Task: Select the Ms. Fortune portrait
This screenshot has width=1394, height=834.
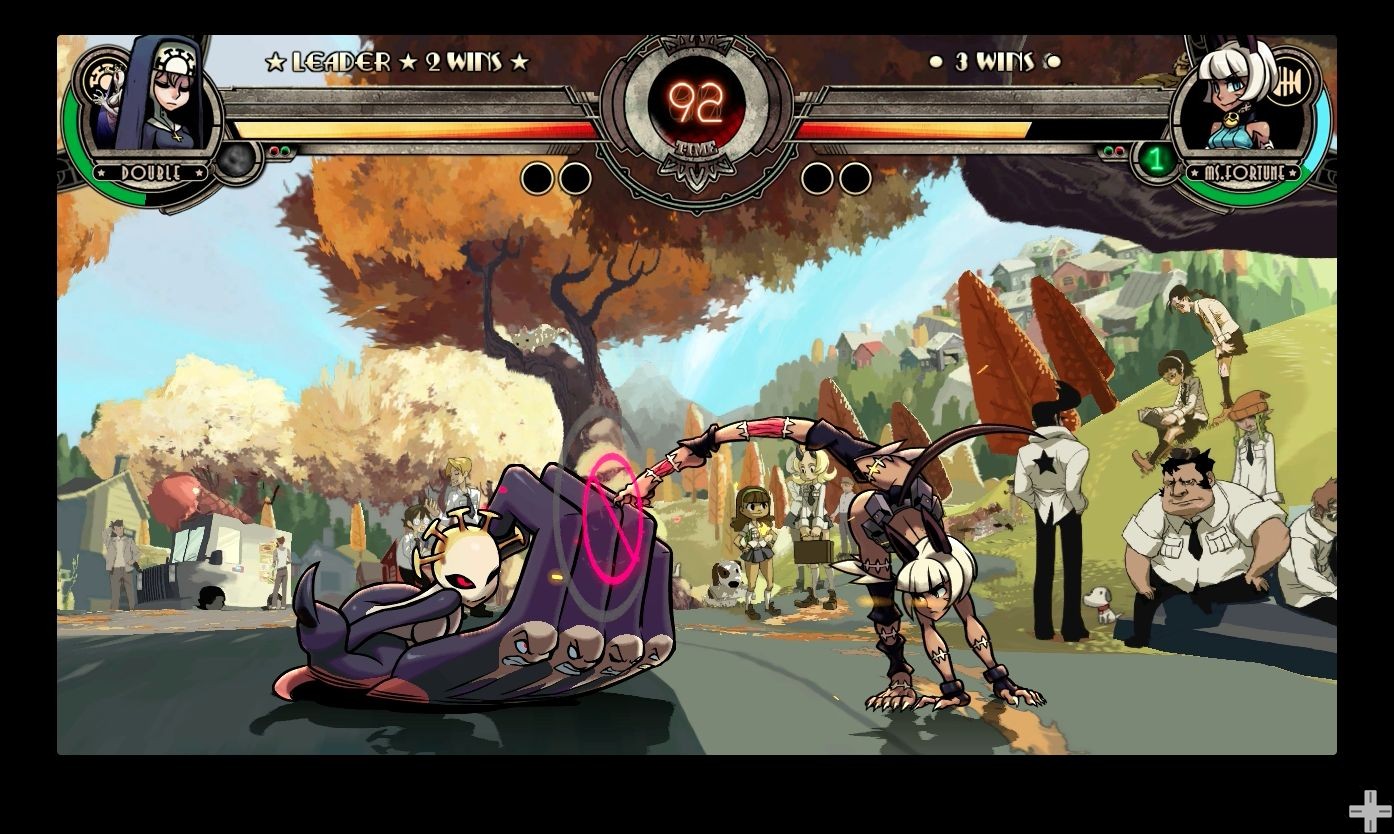Action: pos(1237,100)
